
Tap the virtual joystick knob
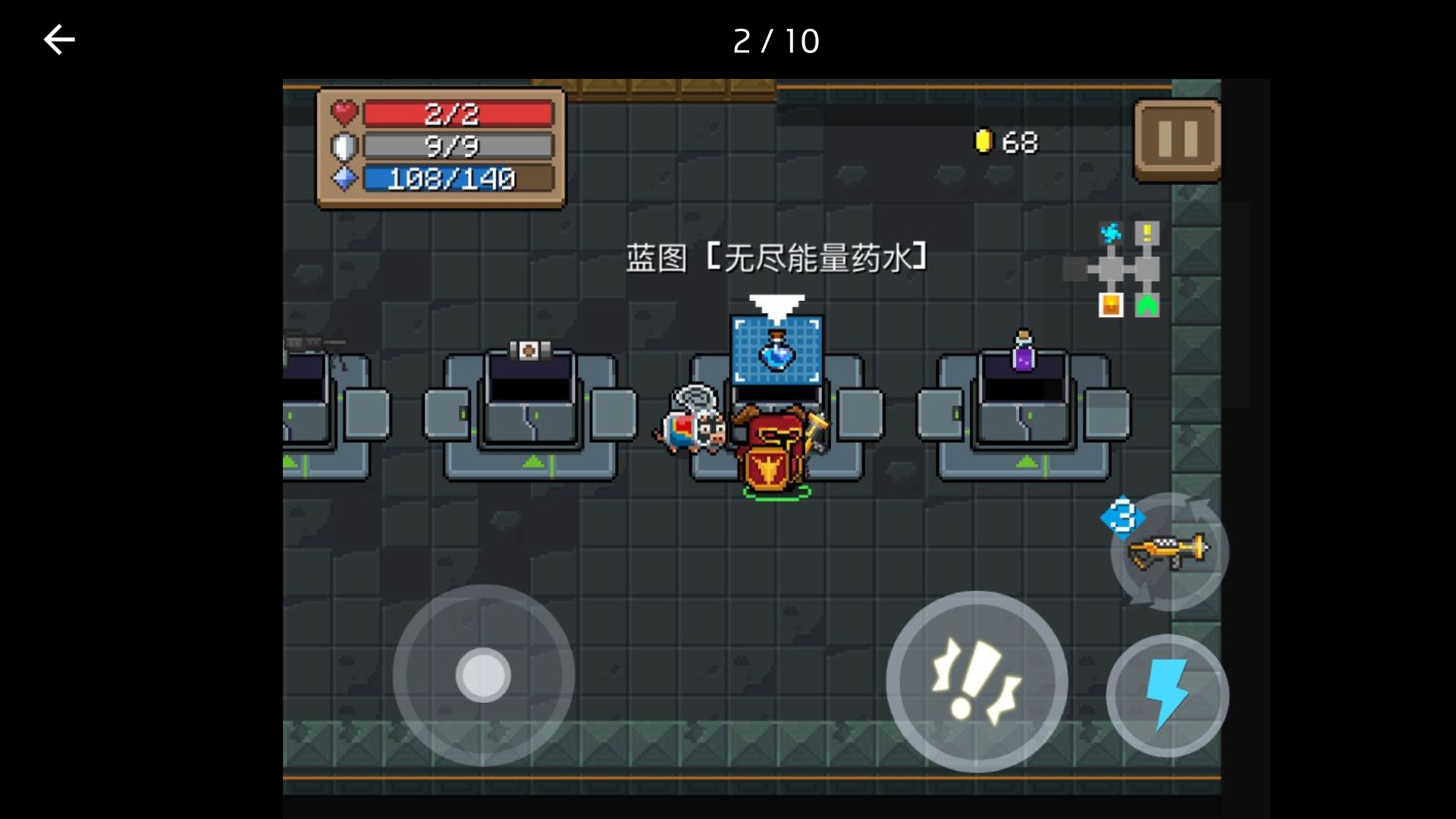click(x=483, y=674)
